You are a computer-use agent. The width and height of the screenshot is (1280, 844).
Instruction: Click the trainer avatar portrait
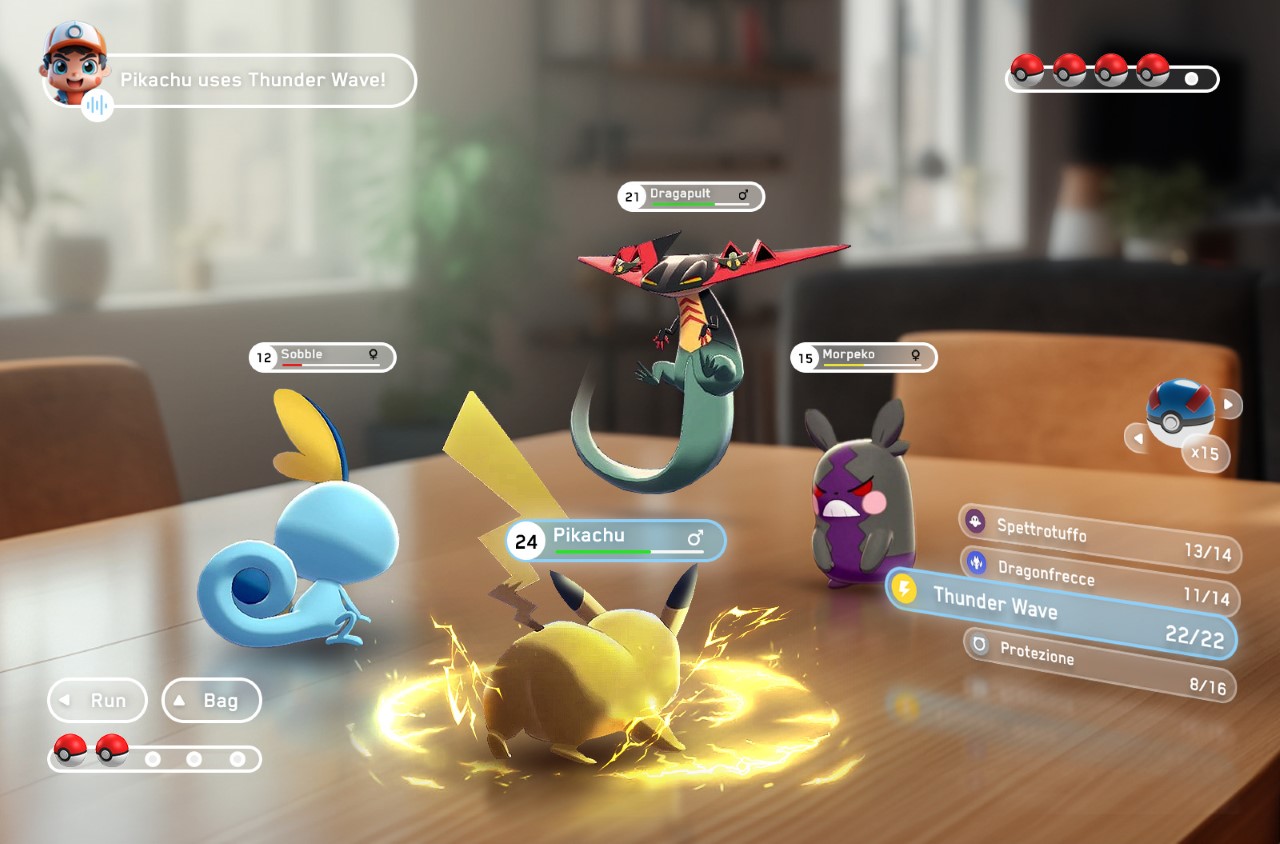coord(72,59)
